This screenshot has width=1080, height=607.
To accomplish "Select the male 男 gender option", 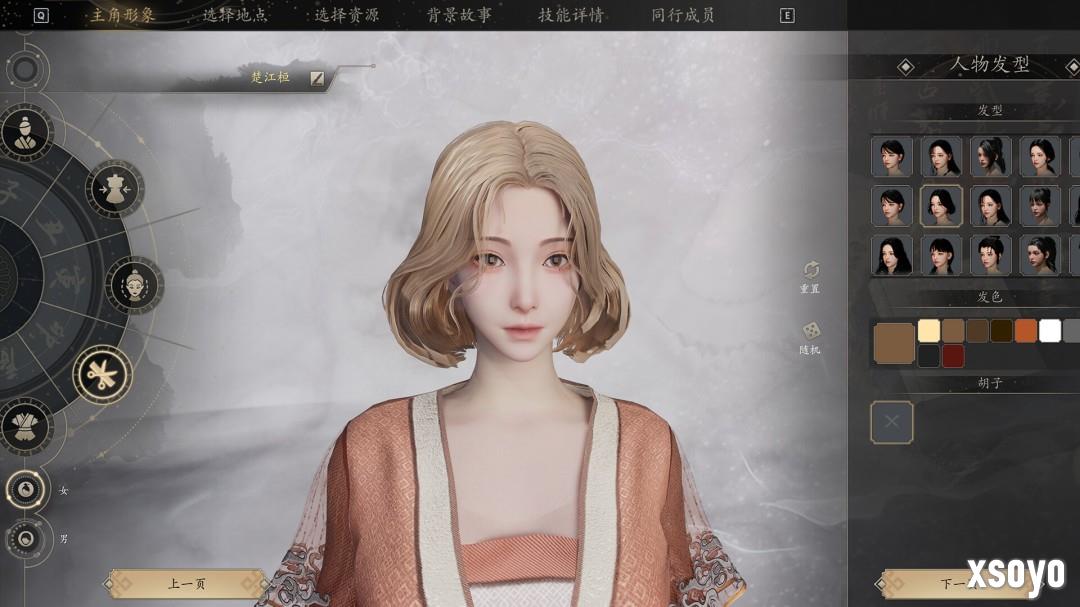I will [26, 539].
